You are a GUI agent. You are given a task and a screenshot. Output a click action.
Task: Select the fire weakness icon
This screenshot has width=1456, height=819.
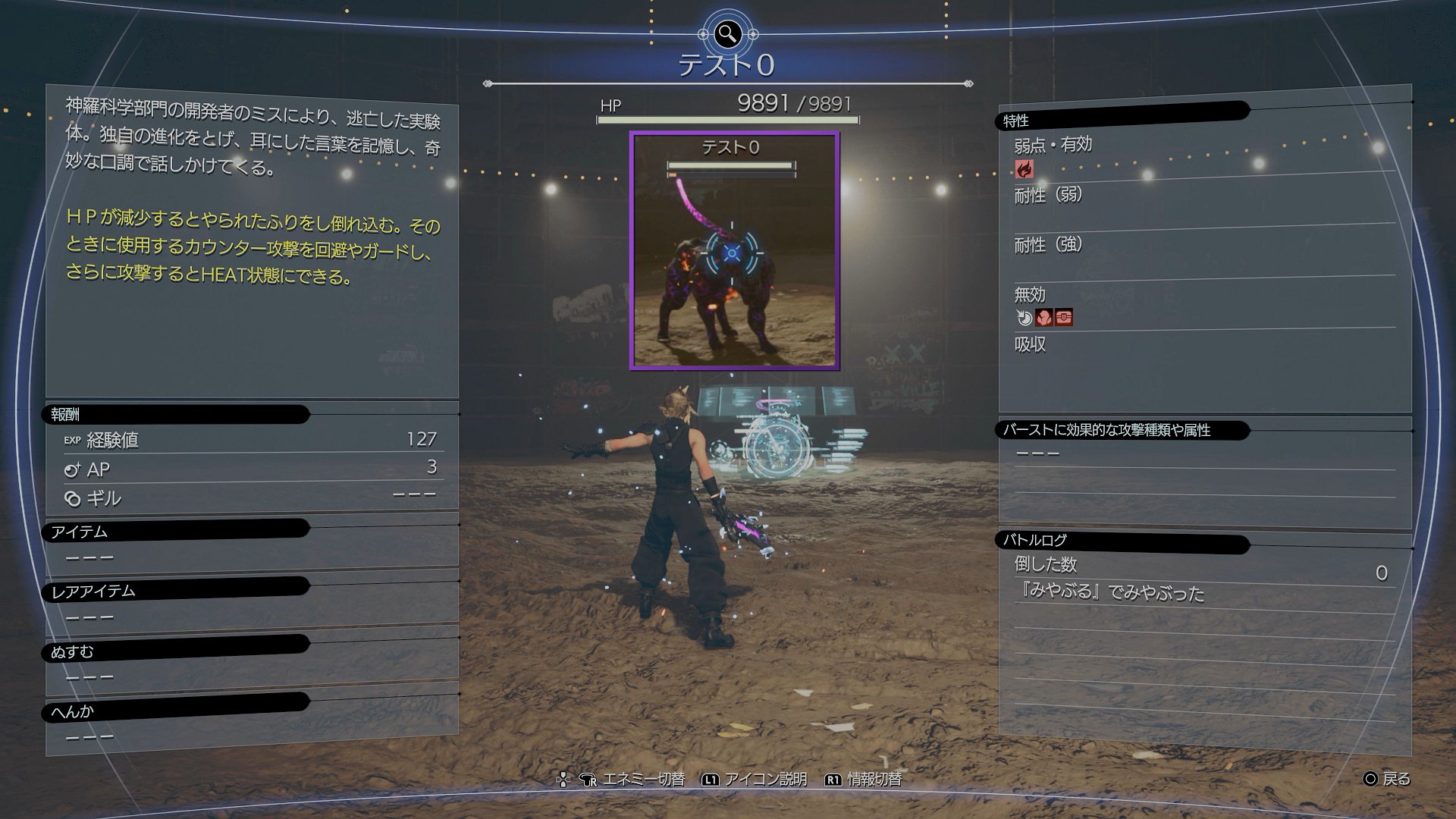1025,169
